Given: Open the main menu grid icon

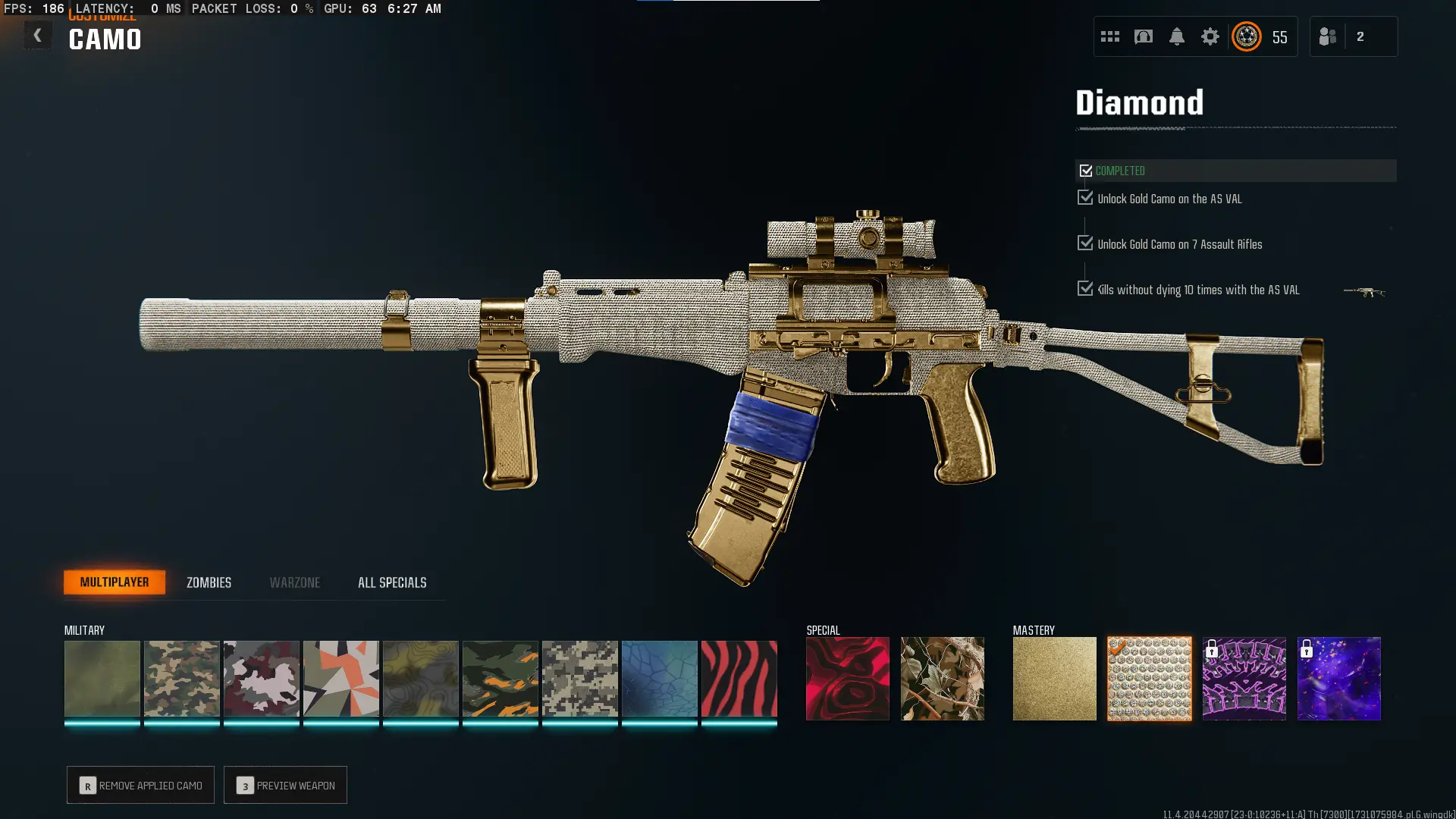Looking at the screenshot, I should [1110, 36].
